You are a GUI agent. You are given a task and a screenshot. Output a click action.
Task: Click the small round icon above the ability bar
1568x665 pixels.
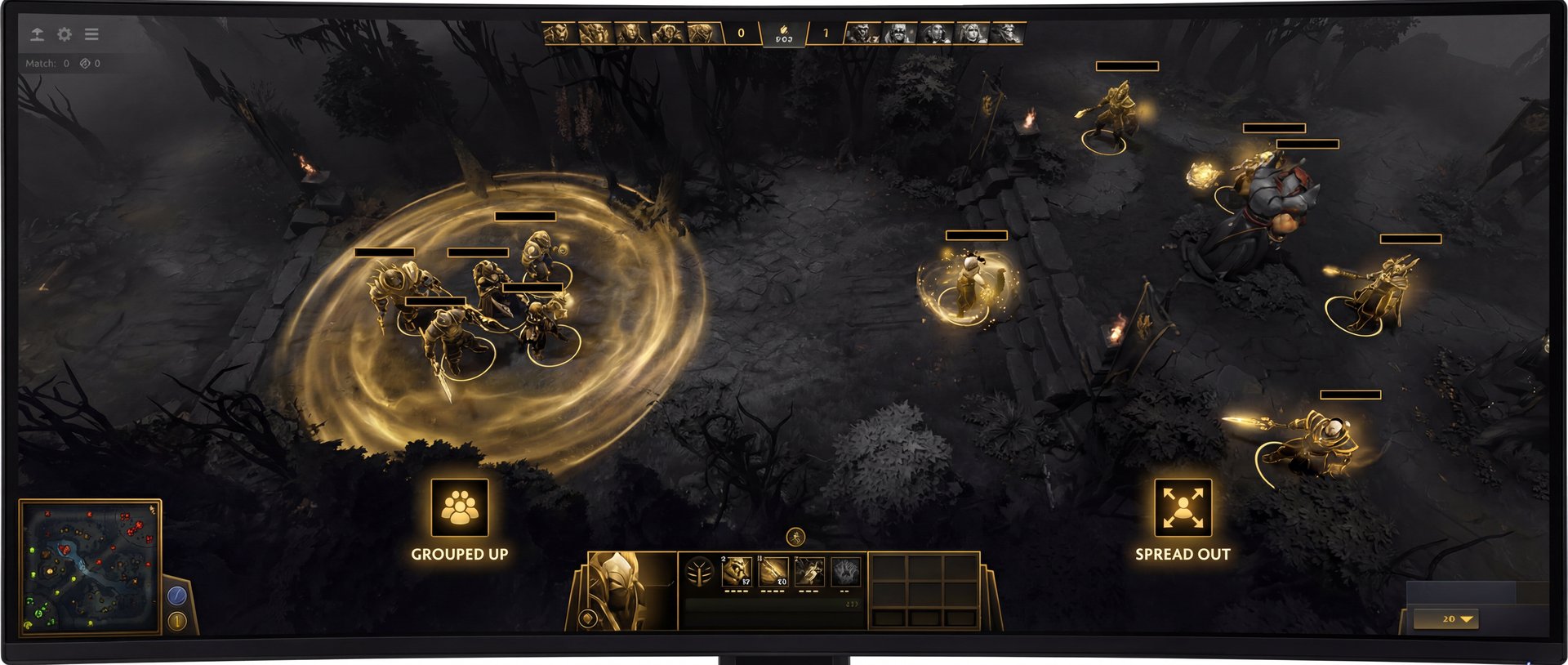[x=795, y=537]
